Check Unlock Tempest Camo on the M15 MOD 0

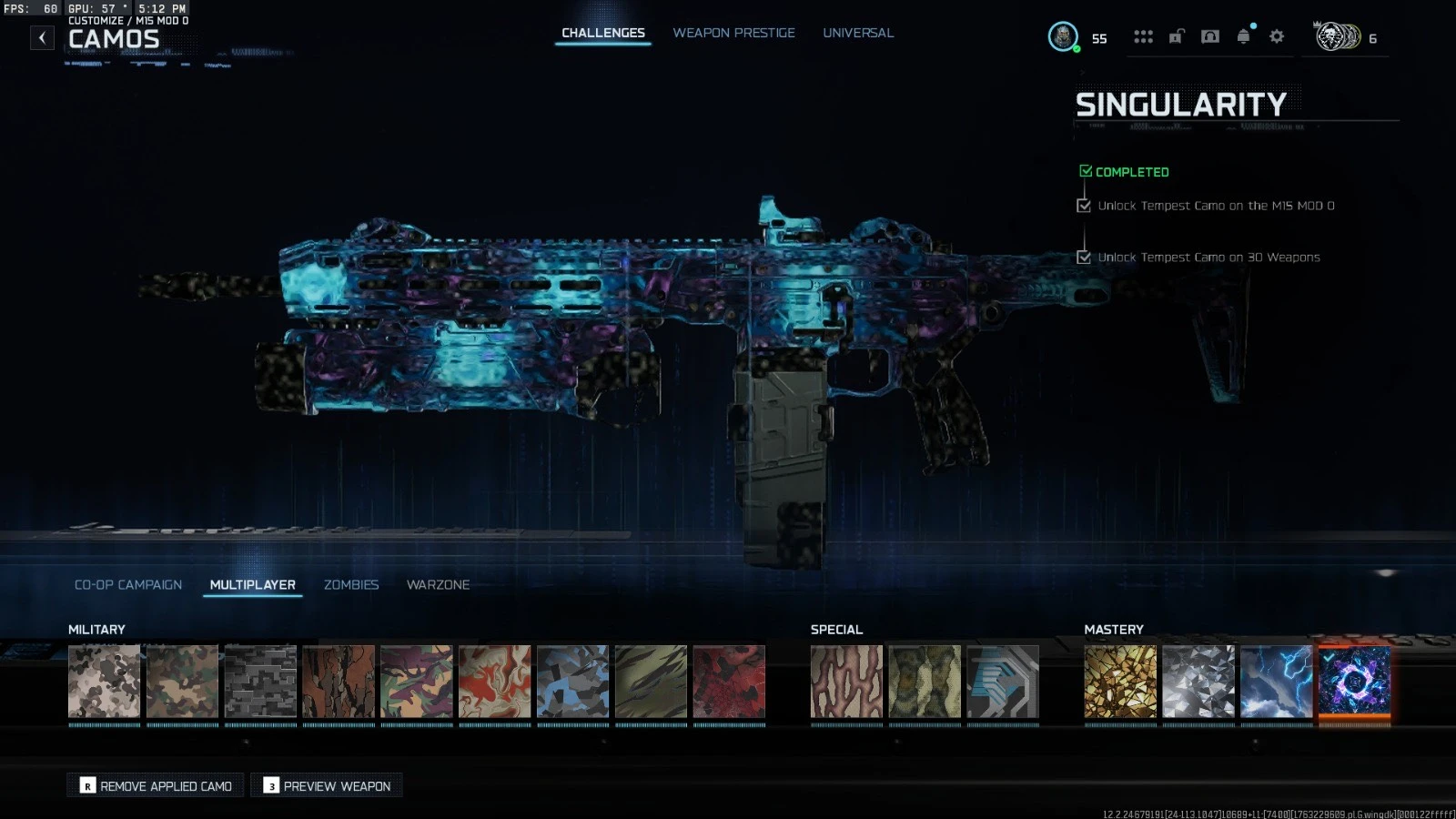click(1083, 206)
